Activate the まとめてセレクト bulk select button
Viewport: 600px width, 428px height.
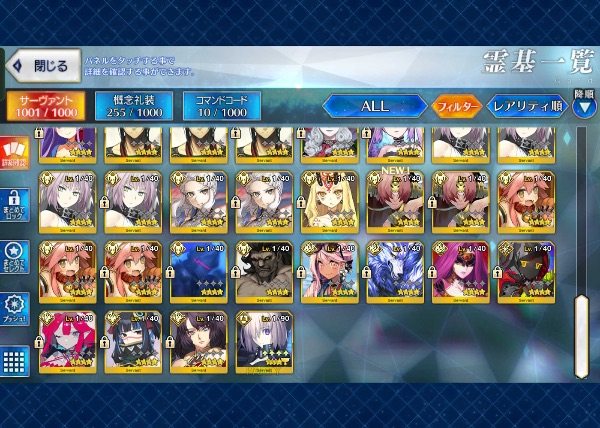[14, 256]
